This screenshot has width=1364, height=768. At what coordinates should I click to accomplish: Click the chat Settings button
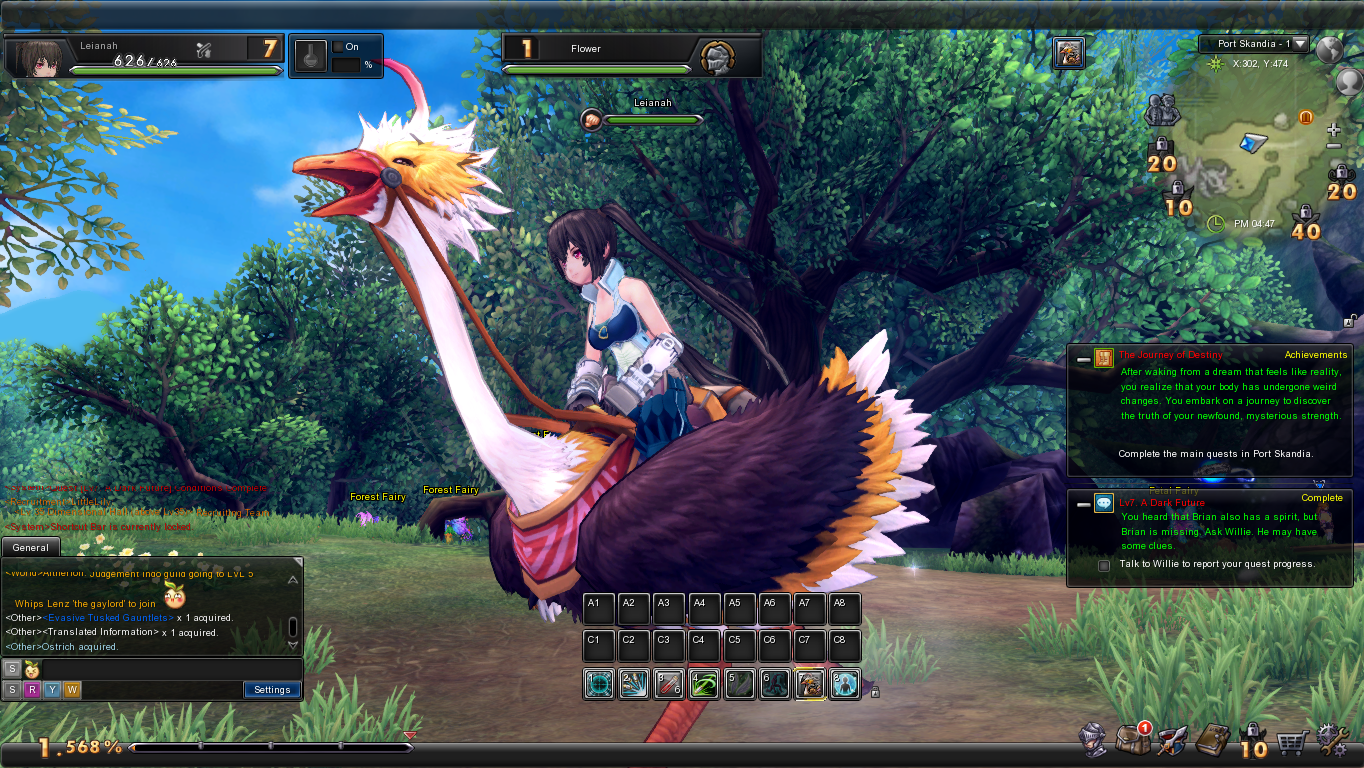pyautogui.click(x=271, y=690)
